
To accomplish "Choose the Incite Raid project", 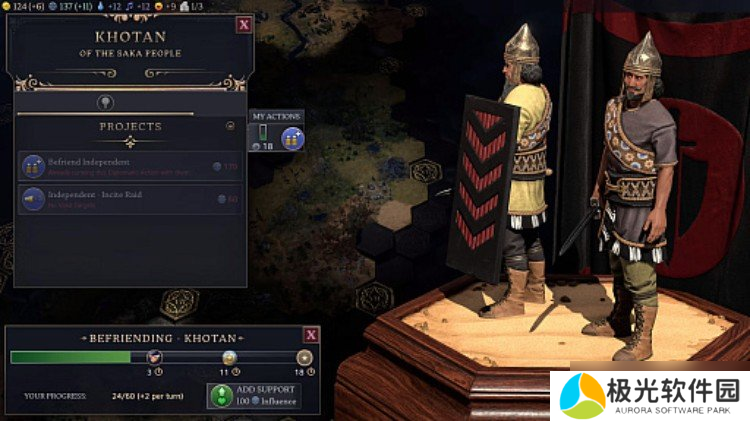I will [x=131, y=200].
